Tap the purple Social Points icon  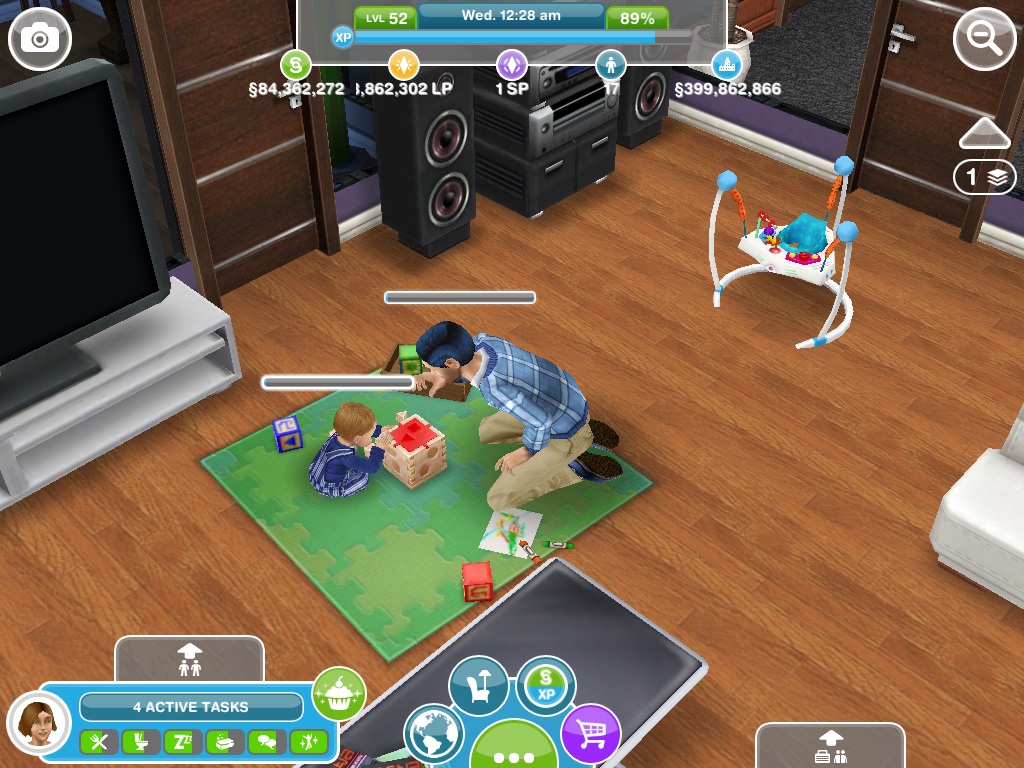point(512,65)
